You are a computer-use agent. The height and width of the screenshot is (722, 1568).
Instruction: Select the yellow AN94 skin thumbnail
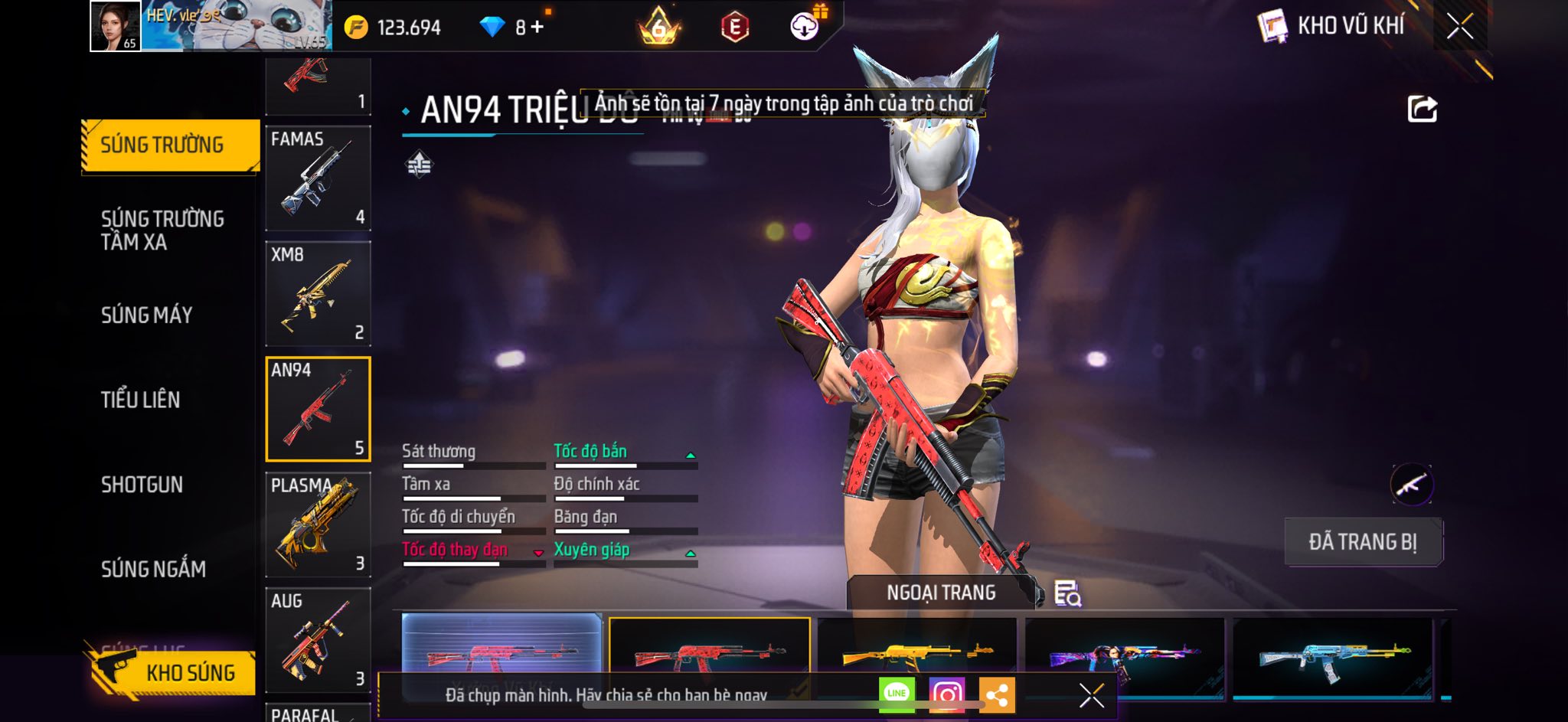[x=916, y=653]
